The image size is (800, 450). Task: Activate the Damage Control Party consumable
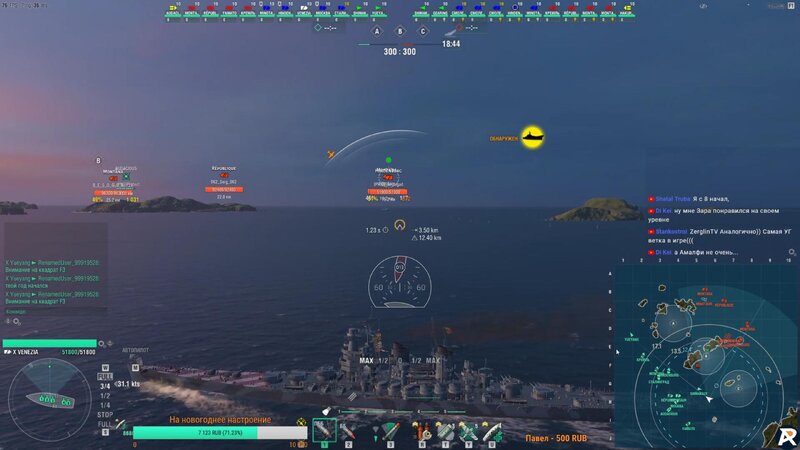[x=424, y=431]
